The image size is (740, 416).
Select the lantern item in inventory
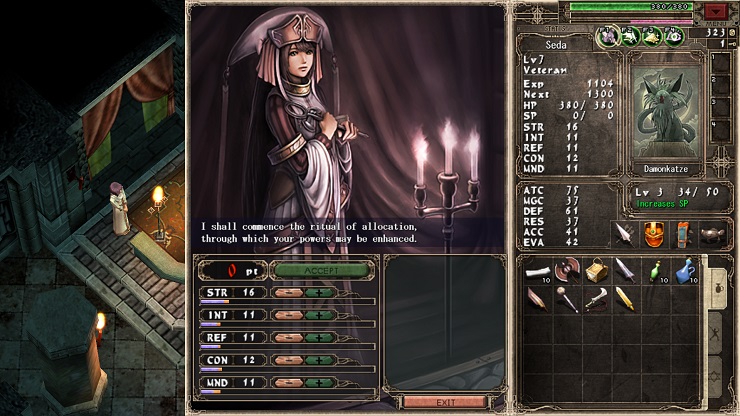click(x=595, y=270)
